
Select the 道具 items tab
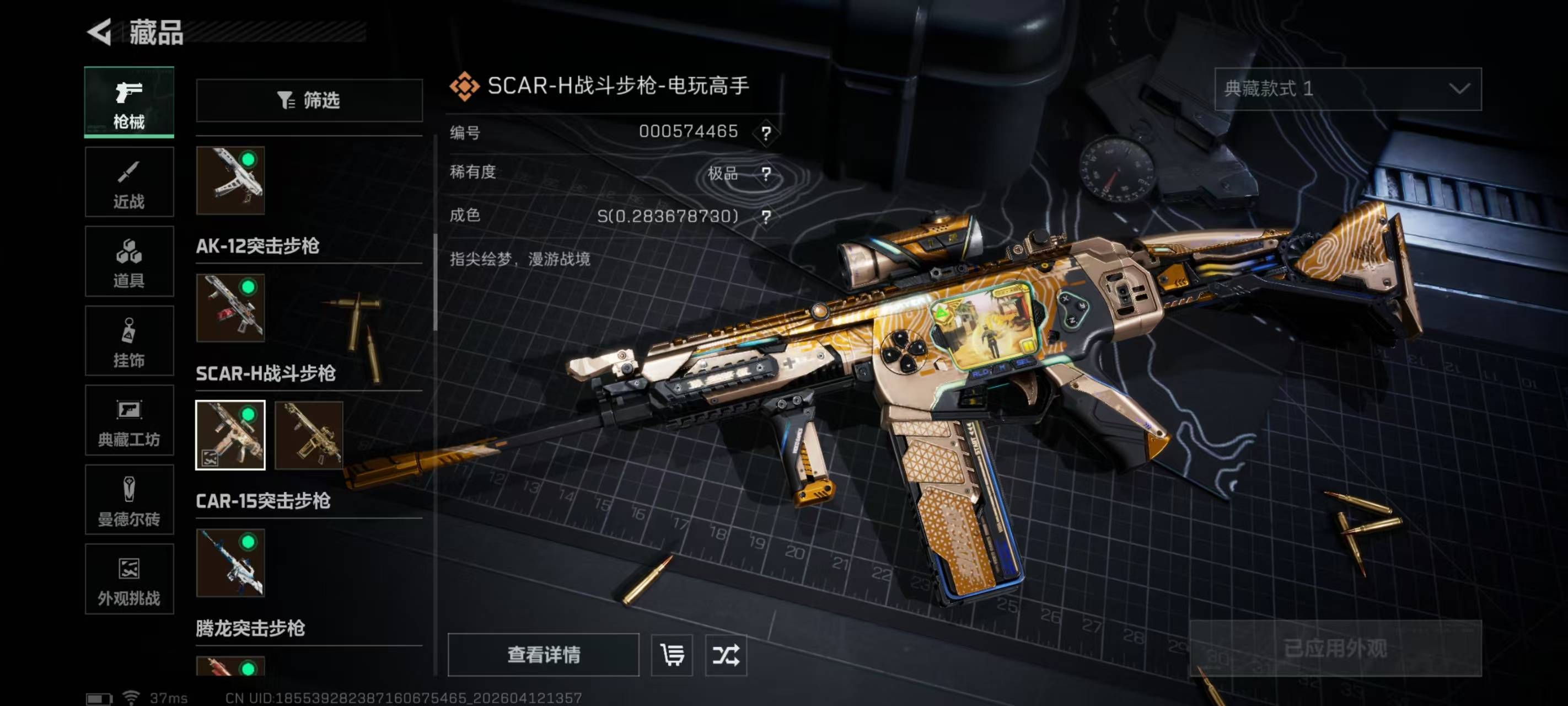pos(129,261)
